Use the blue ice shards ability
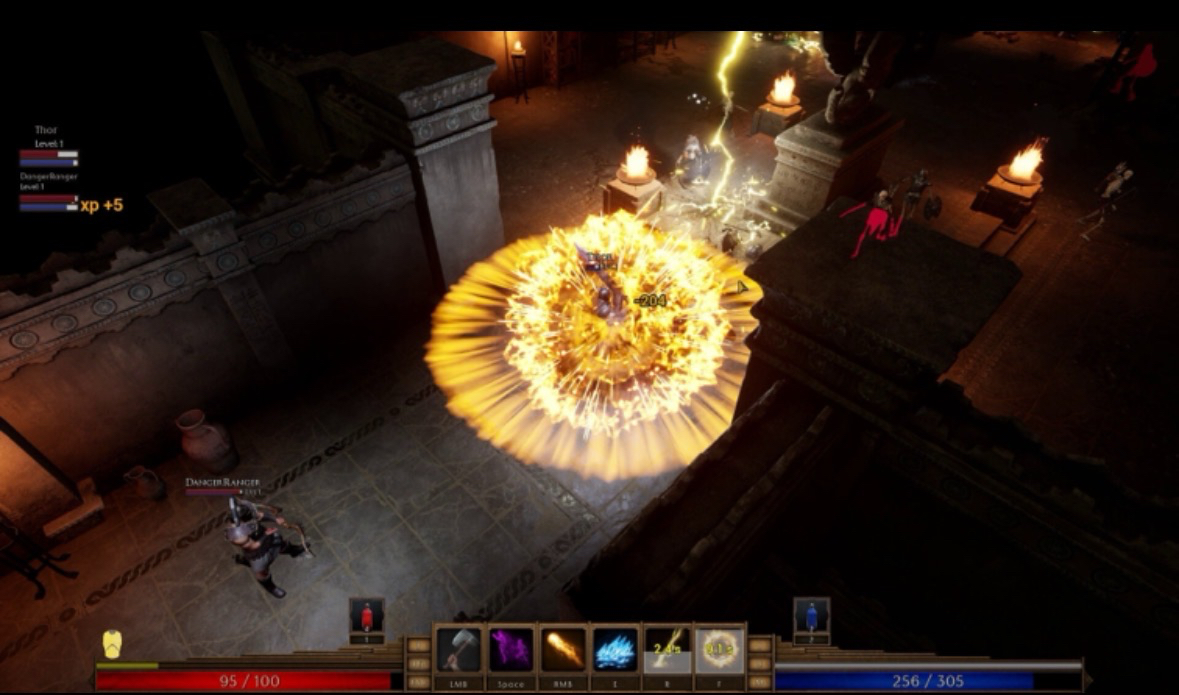 [615, 650]
